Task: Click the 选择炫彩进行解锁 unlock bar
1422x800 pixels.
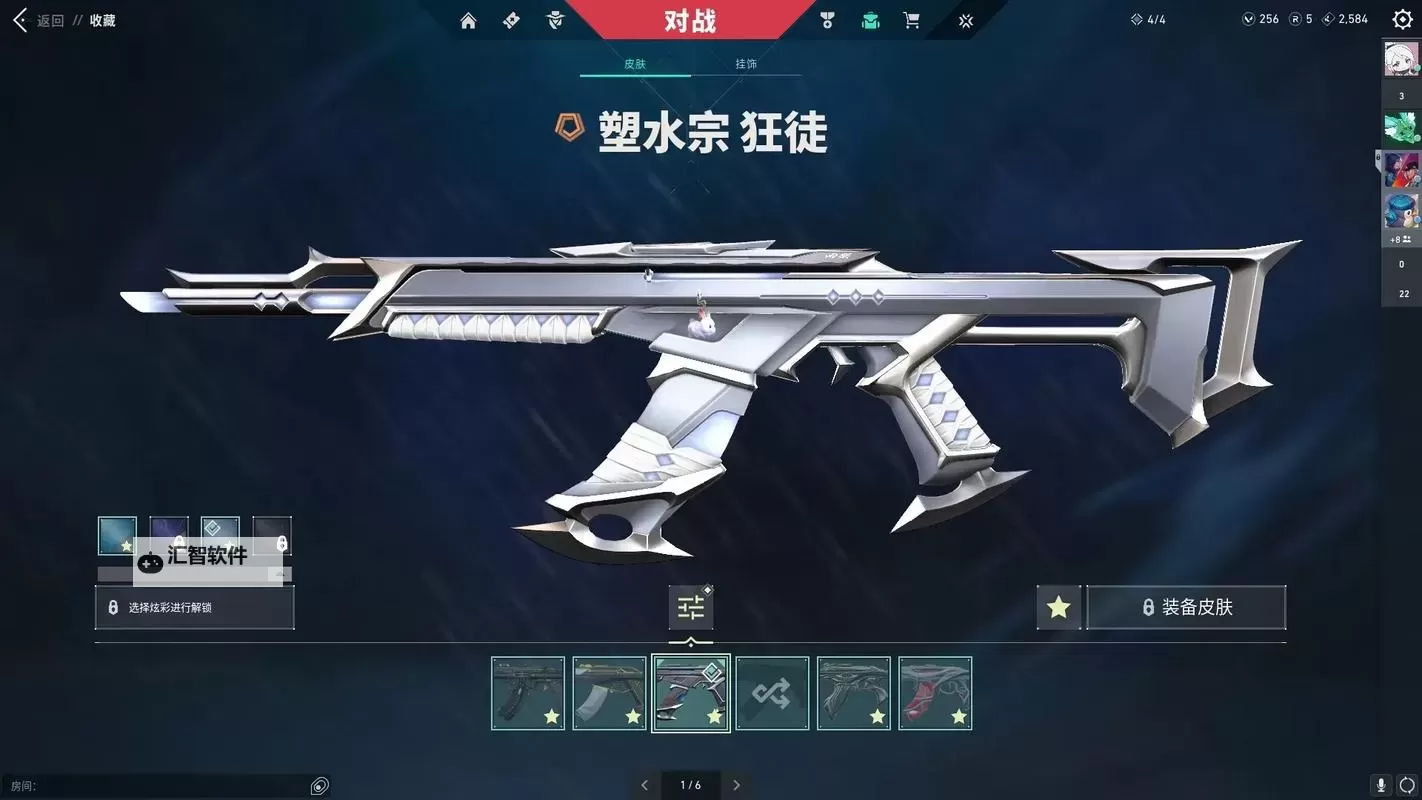Action: [193, 607]
